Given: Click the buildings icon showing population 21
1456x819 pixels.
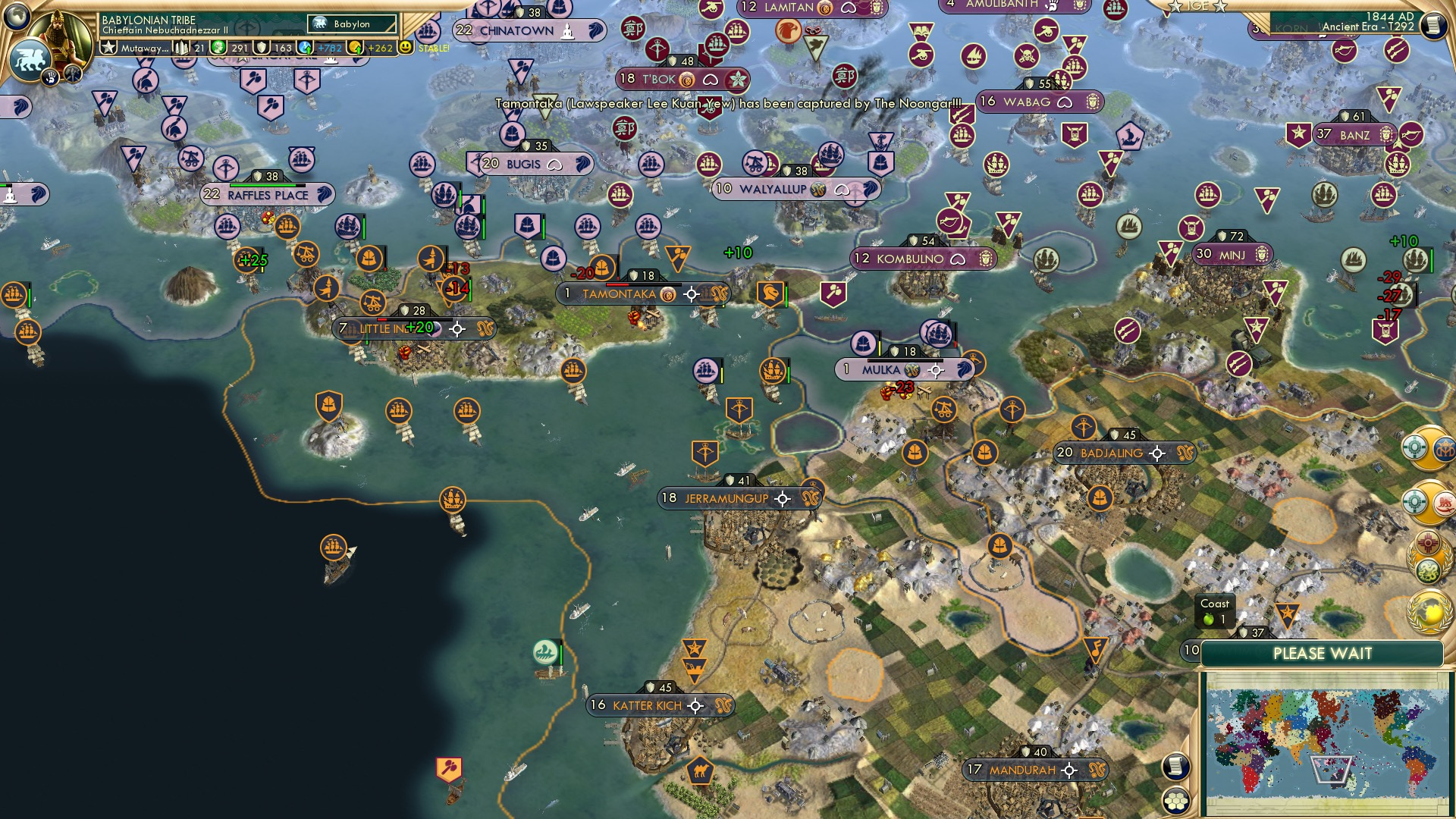Looking at the screenshot, I should click(182, 46).
